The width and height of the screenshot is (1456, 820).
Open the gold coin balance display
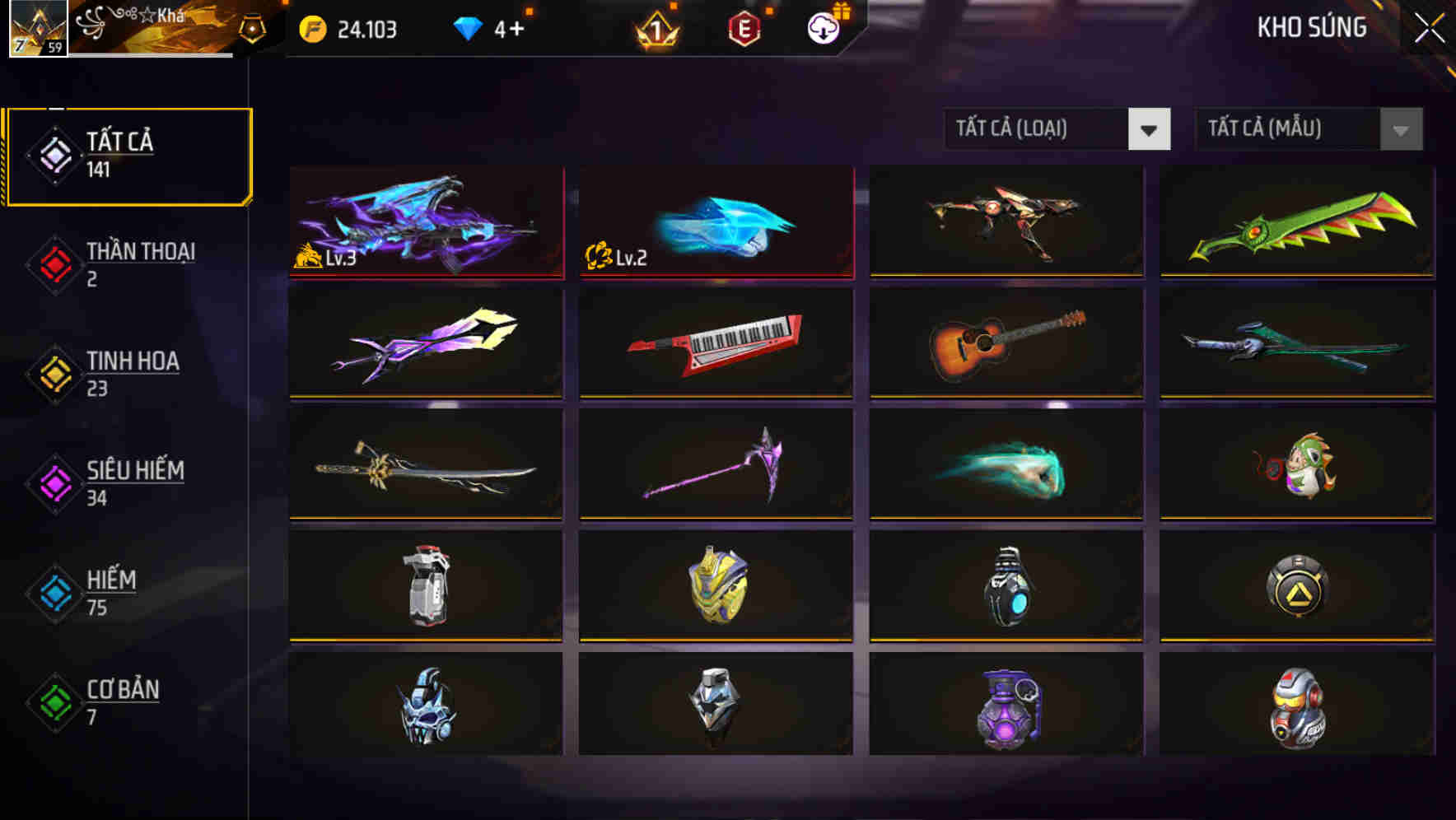tap(346, 28)
